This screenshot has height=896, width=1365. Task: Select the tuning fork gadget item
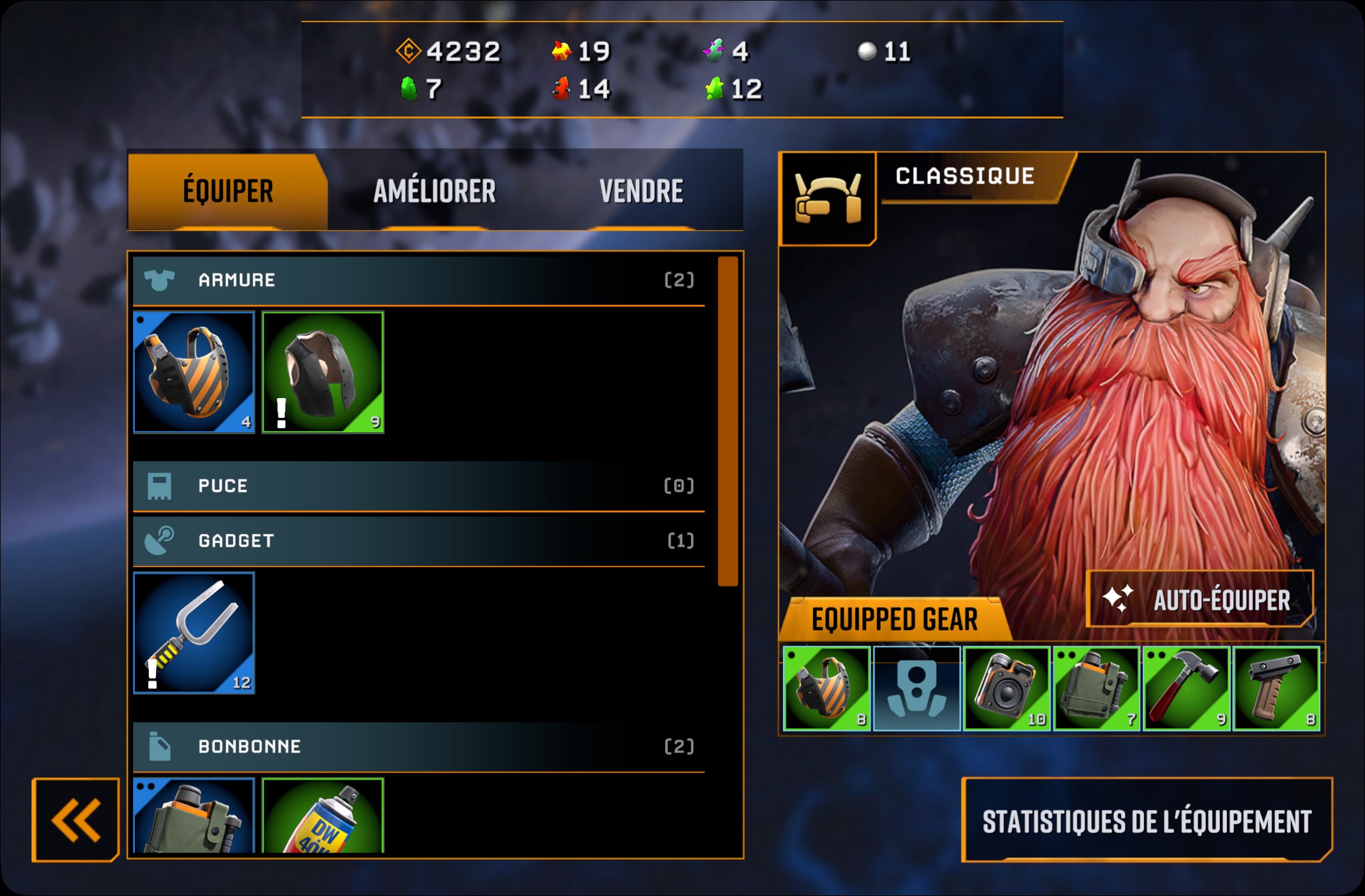point(194,633)
